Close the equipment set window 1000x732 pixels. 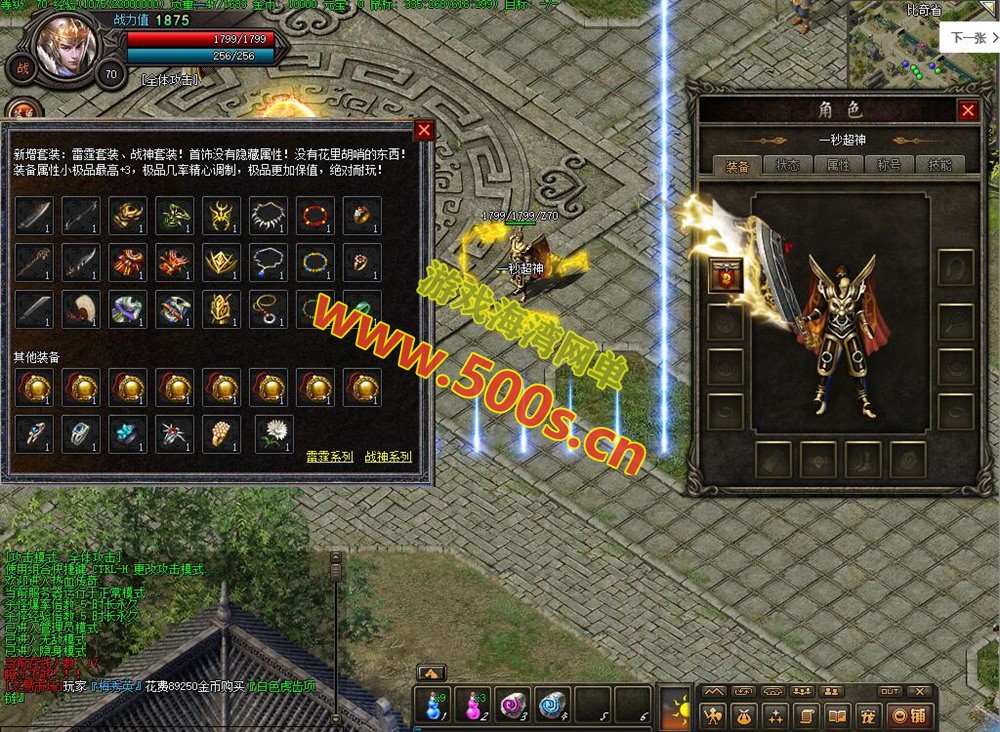pyautogui.click(x=424, y=131)
